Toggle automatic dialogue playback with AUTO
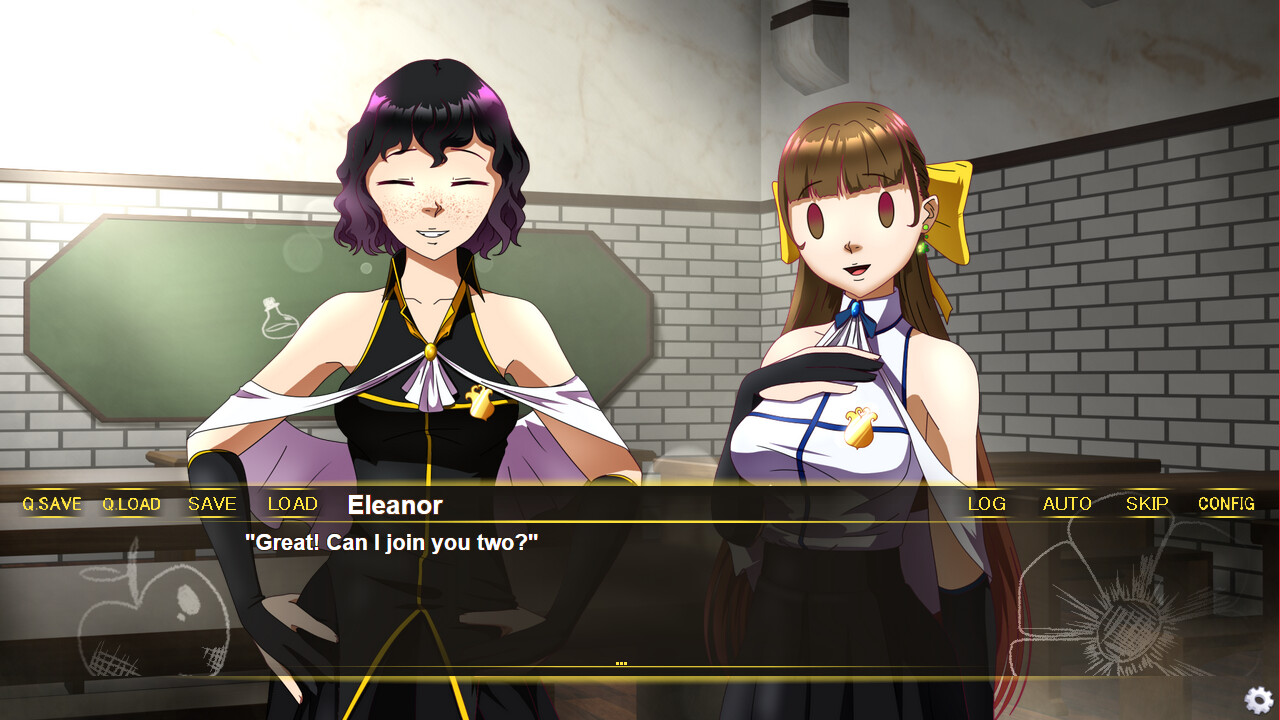1280x720 pixels. pos(1066,504)
